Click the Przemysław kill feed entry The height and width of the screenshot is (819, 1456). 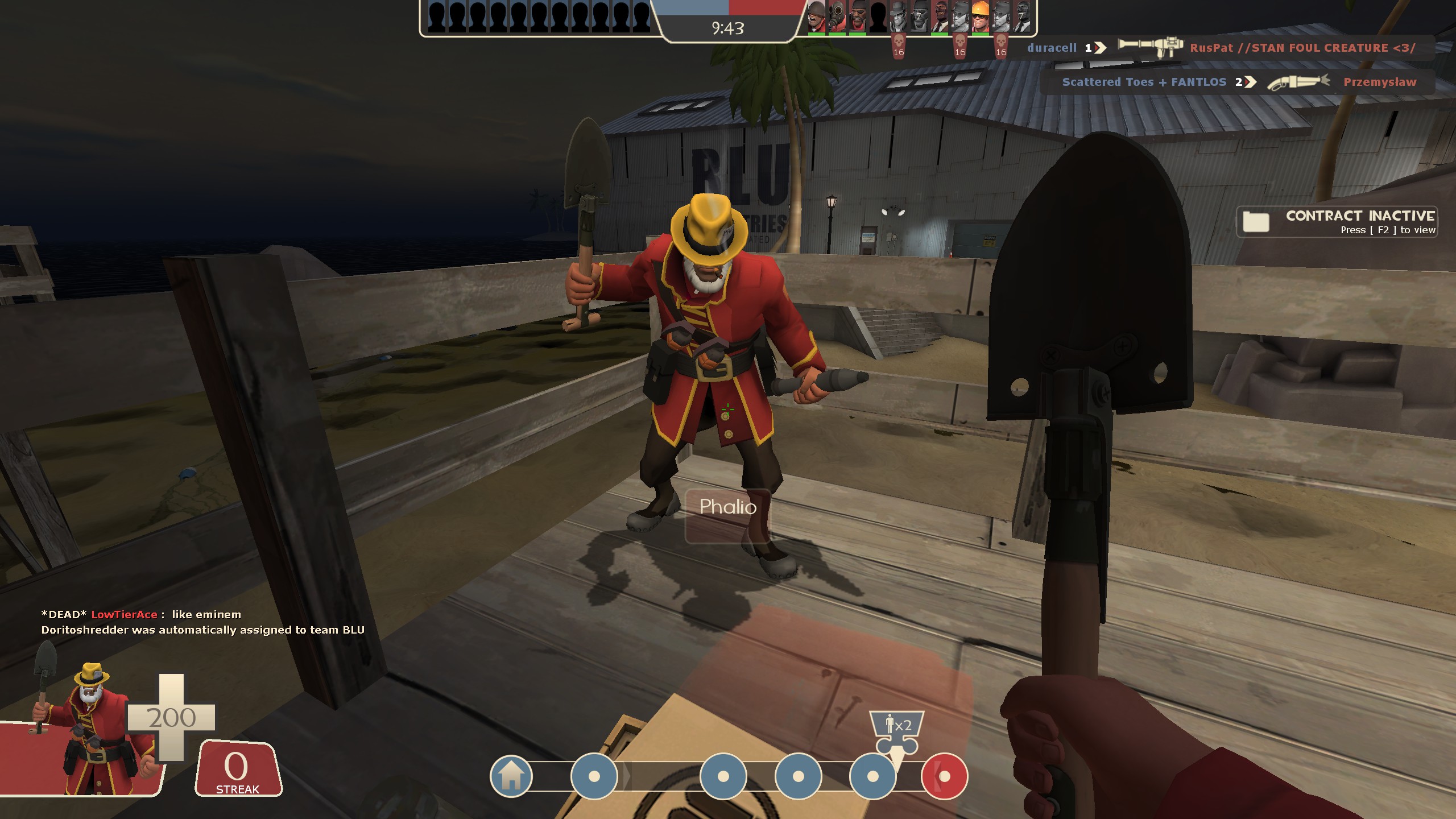(1380, 82)
